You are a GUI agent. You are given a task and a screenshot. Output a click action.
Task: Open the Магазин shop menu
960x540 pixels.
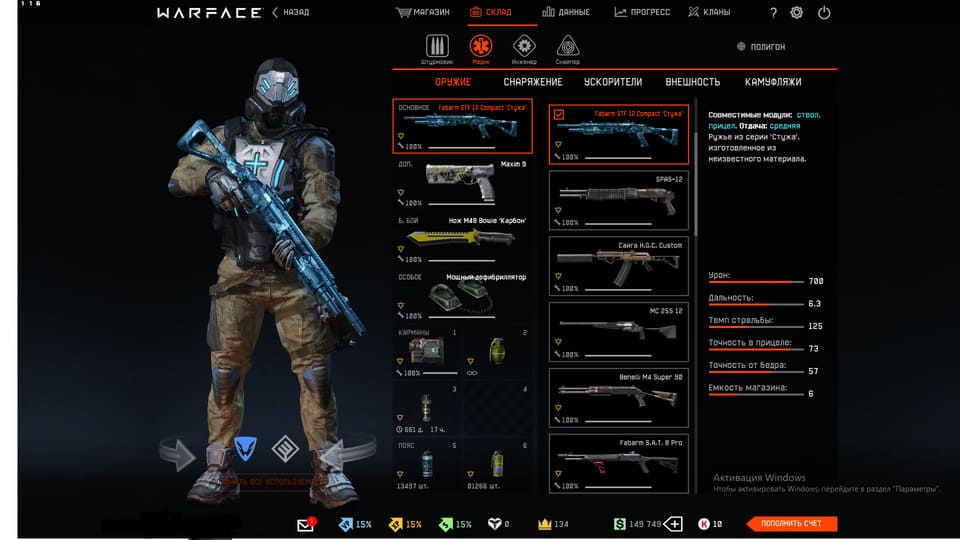(423, 13)
